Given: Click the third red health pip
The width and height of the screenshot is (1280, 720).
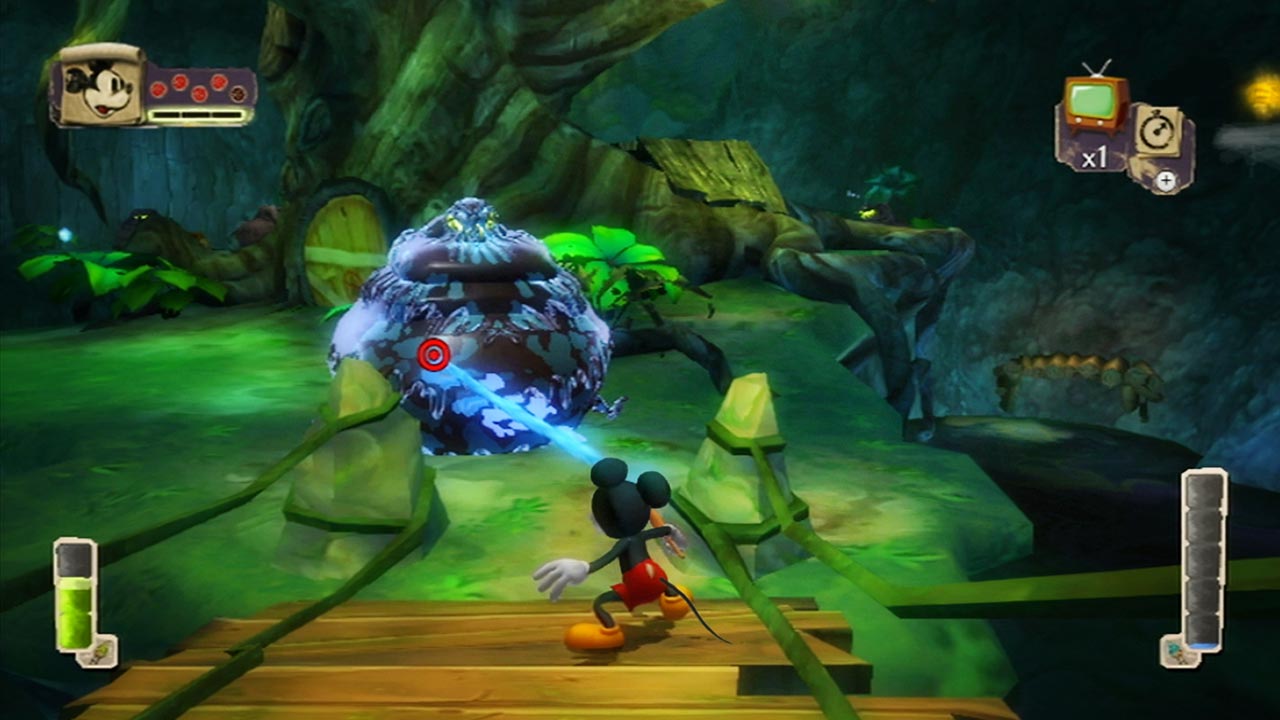Looking at the screenshot, I should [x=198, y=94].
